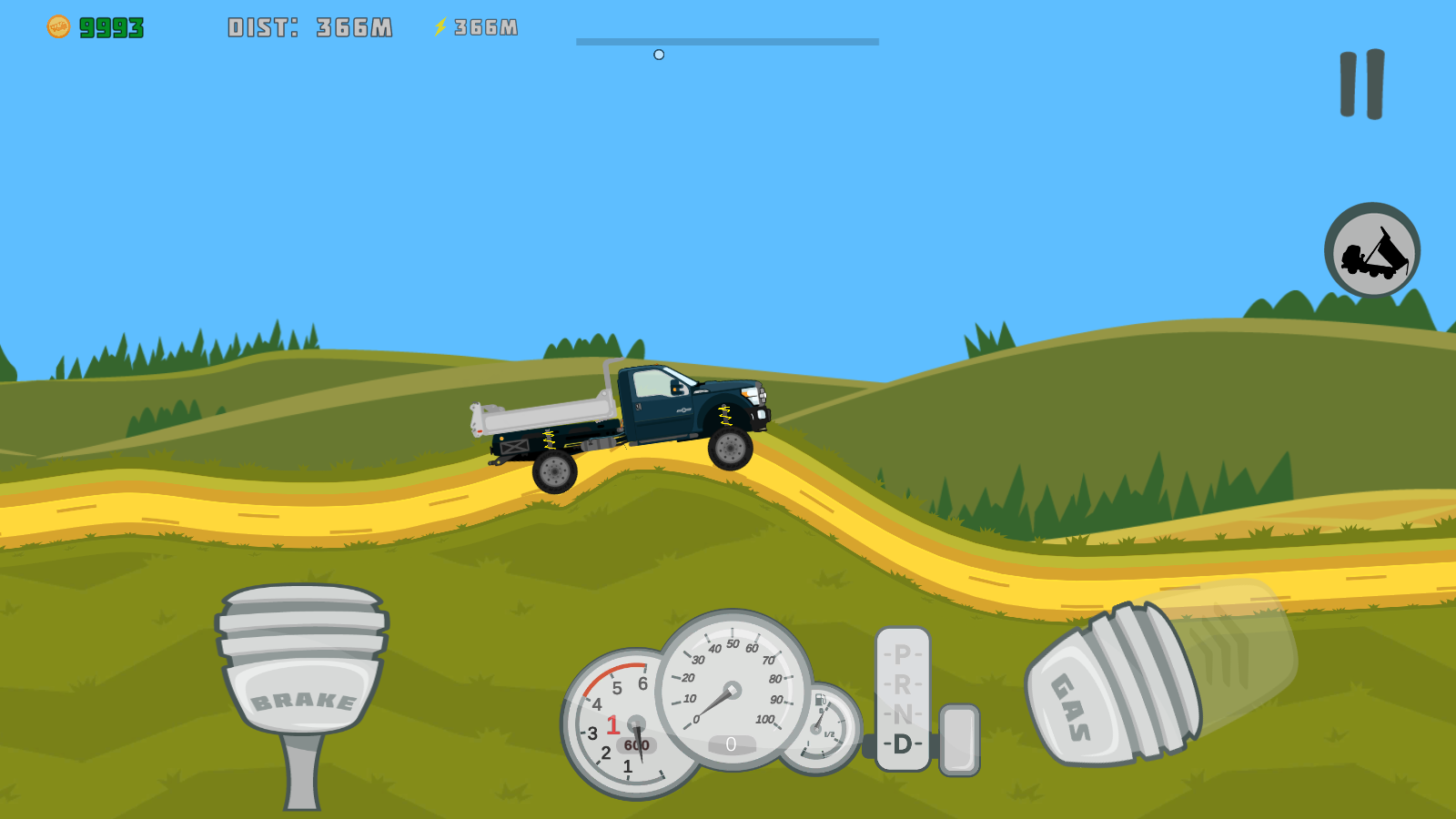Click the truck silhouette inside the circle

click(1372, 252)
